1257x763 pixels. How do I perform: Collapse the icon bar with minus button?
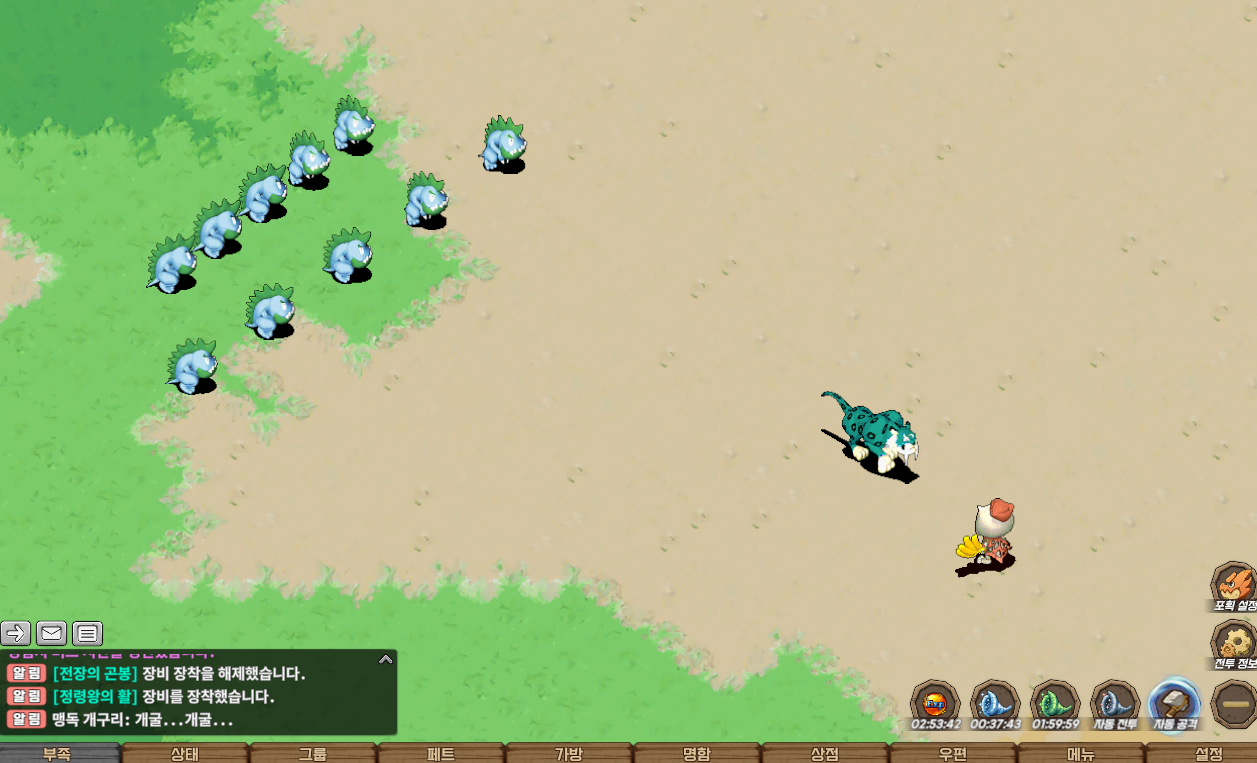click(1234, 703)
